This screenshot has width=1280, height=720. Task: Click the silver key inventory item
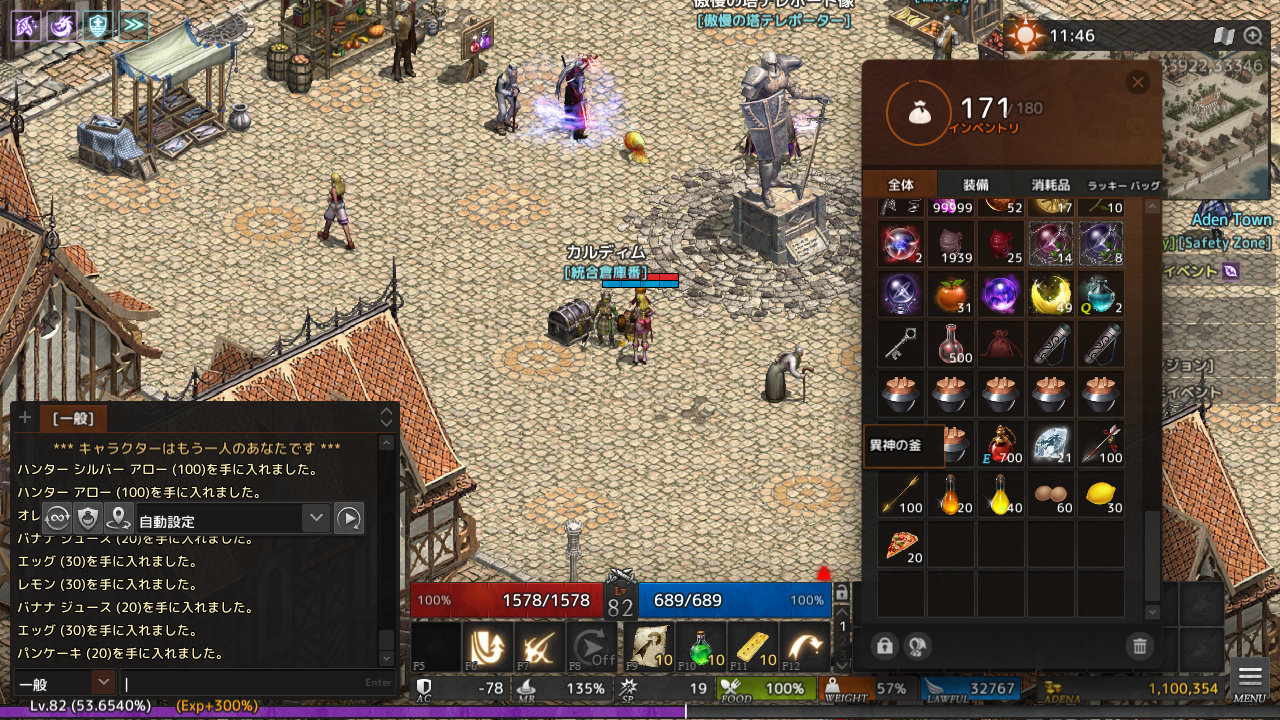coord(902,345)
